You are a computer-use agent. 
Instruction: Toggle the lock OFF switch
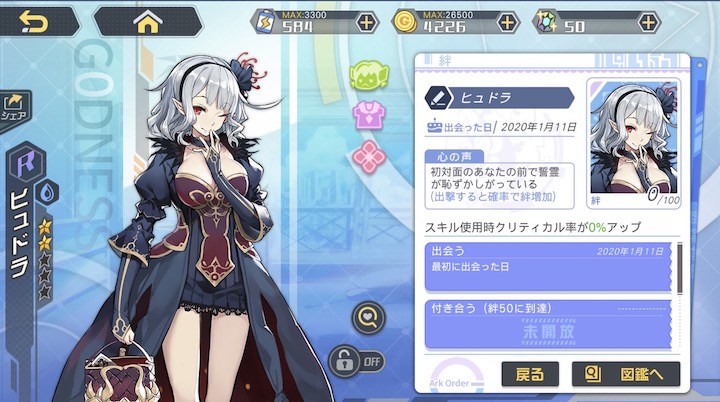tap(356, 358)
